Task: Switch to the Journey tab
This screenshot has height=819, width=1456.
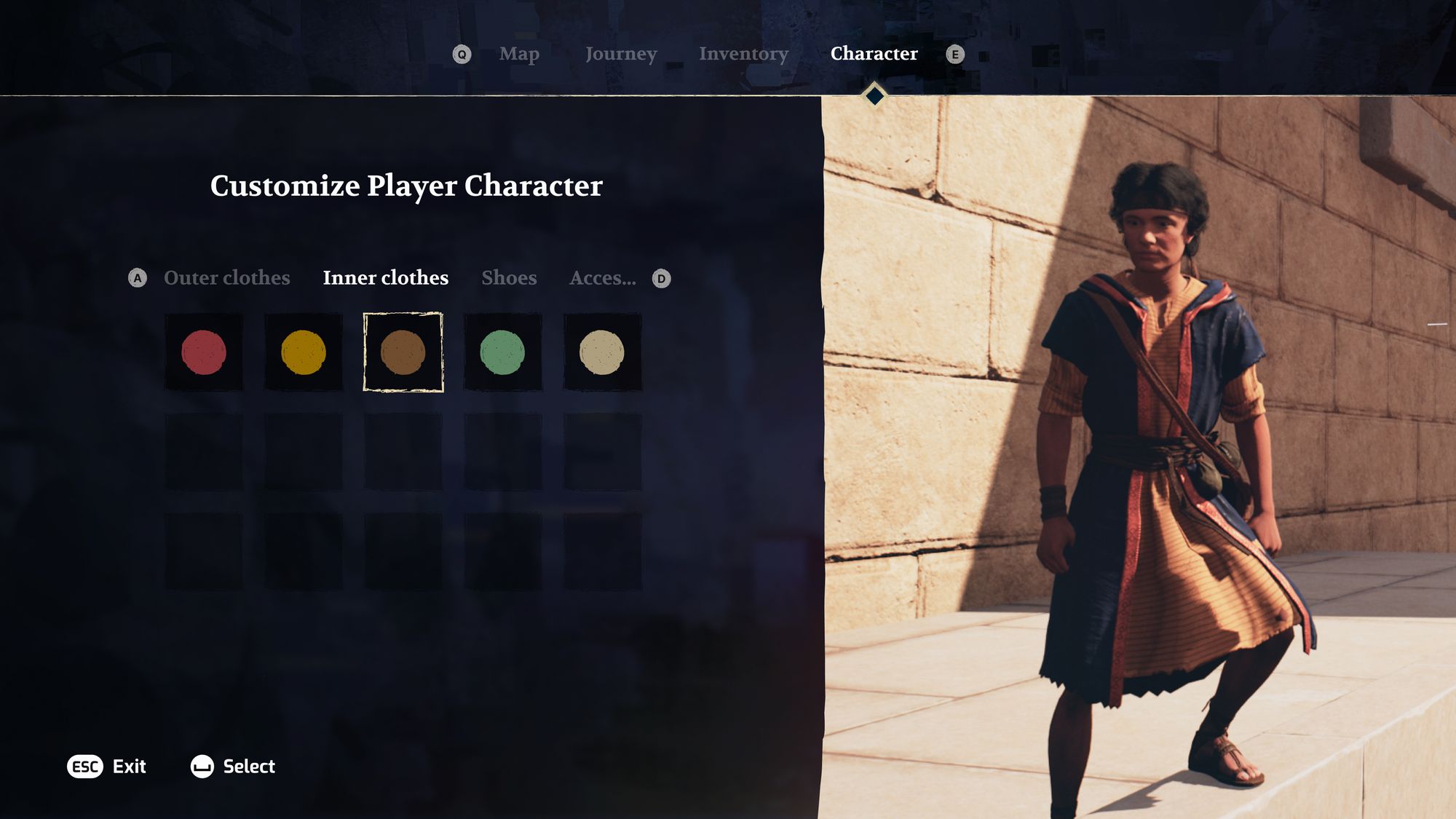Action: (x=622, y=54)
